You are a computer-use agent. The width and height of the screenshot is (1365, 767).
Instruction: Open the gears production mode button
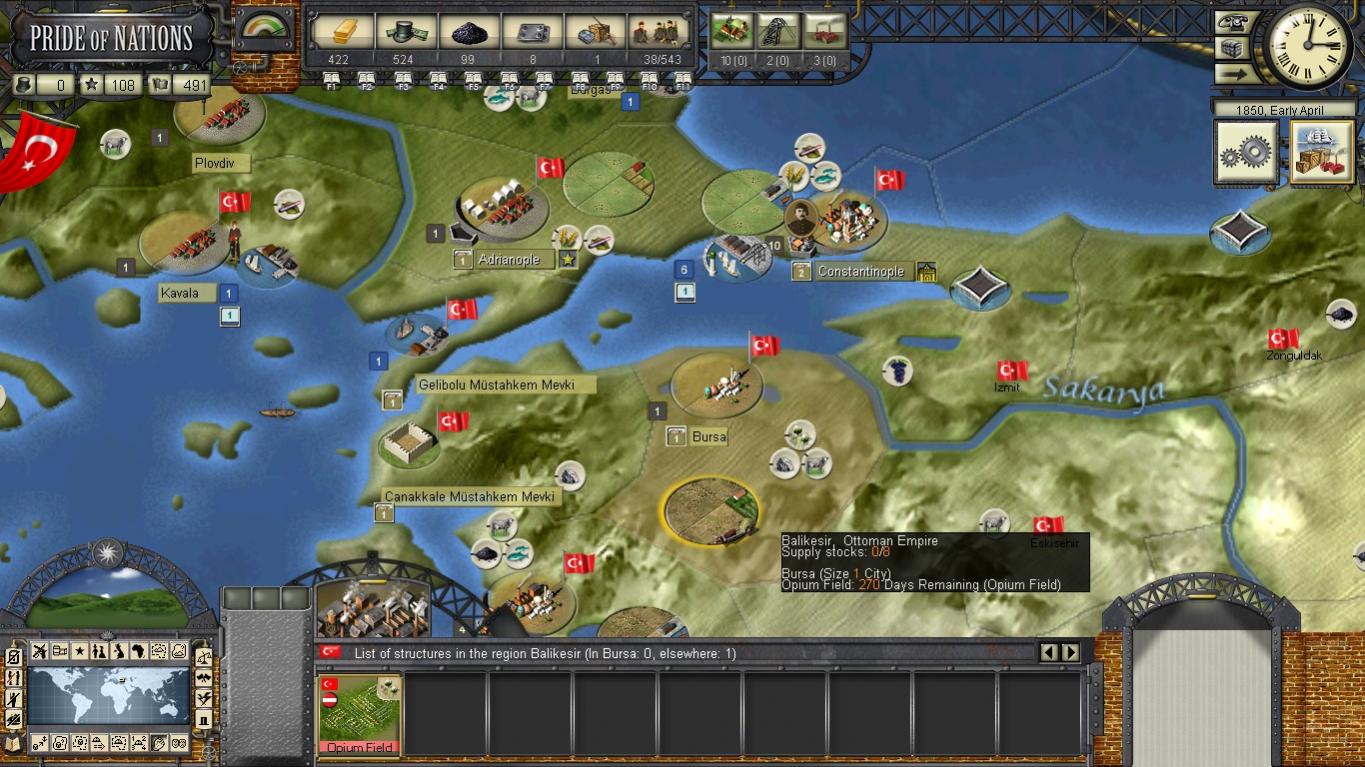click(x=1246, y=152)
